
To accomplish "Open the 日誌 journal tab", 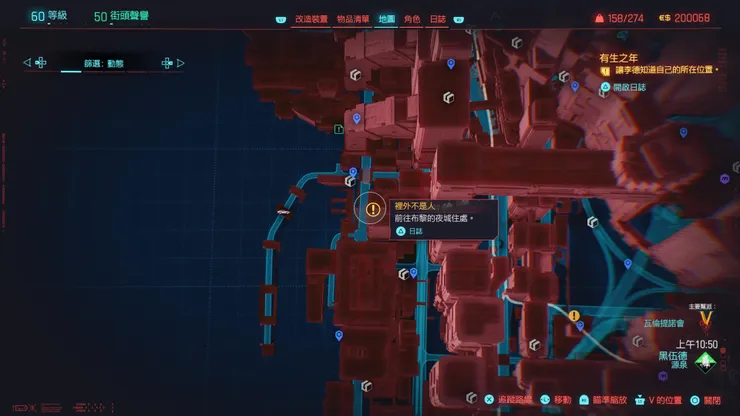I will point(438,19).
